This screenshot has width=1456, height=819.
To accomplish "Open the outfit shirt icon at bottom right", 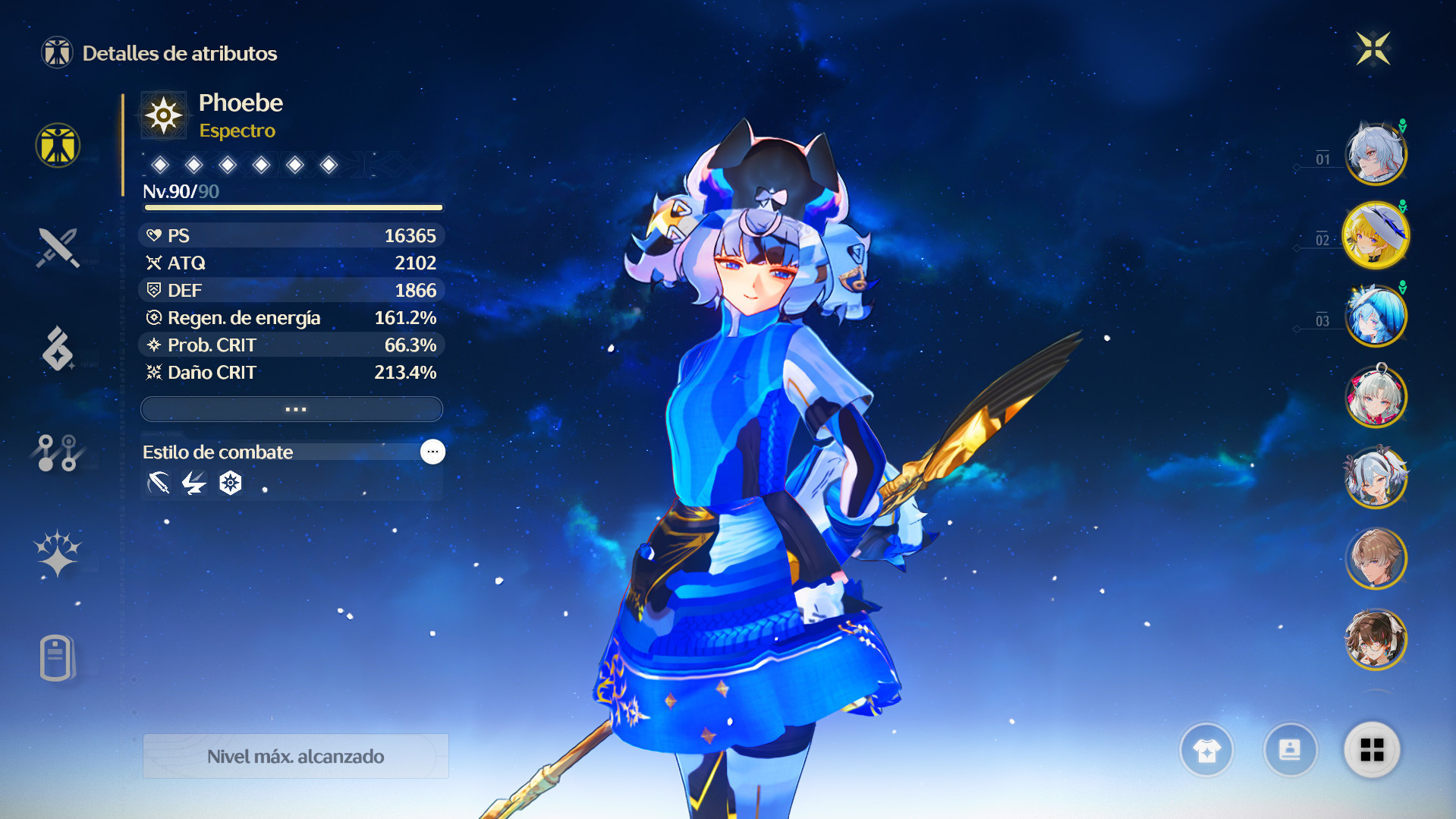I will 1207,751.
